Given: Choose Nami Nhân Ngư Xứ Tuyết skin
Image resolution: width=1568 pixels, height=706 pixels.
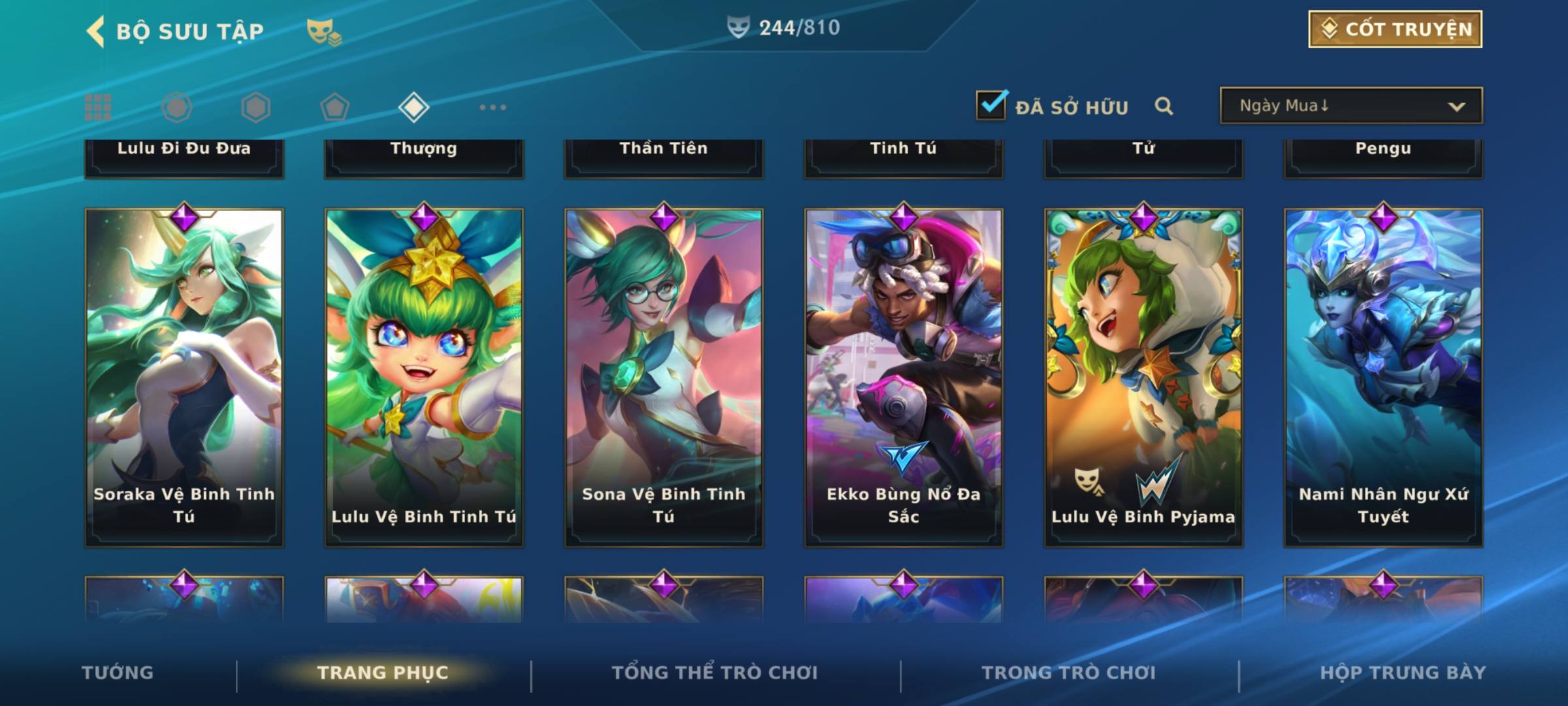Looking at the screenshot, I should [1383, 377].
